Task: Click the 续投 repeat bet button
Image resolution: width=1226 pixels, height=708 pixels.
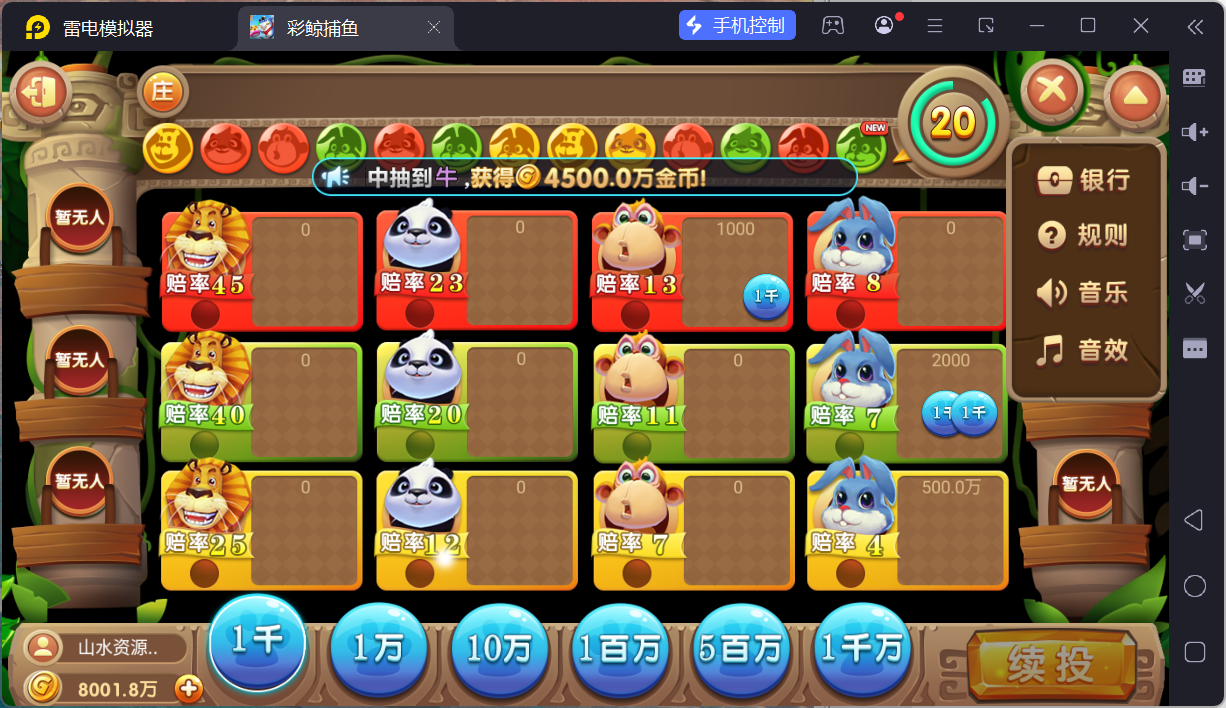Action: 1050,664
